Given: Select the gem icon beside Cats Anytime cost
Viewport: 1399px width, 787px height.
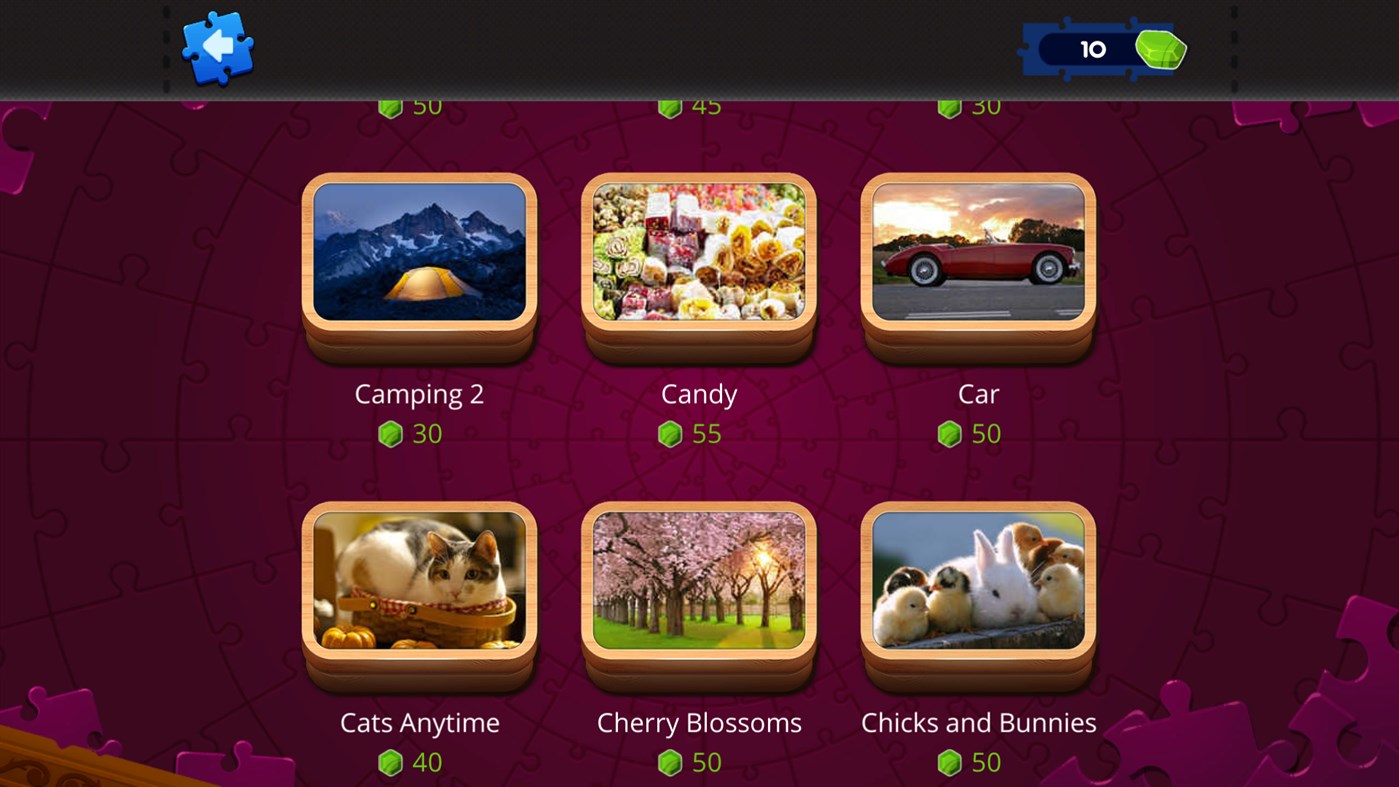Looking at the screenshot, I should point(390,762).
